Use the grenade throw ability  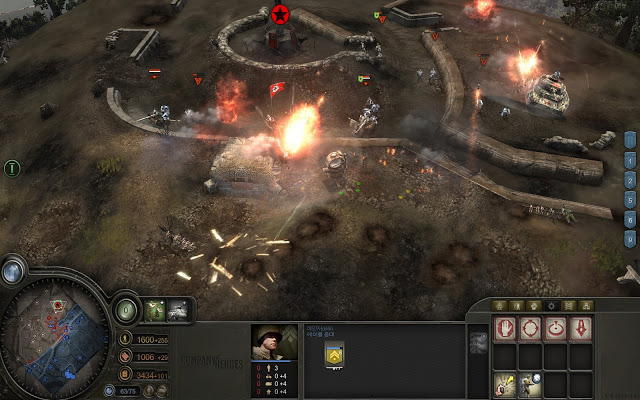pos(503,383)
